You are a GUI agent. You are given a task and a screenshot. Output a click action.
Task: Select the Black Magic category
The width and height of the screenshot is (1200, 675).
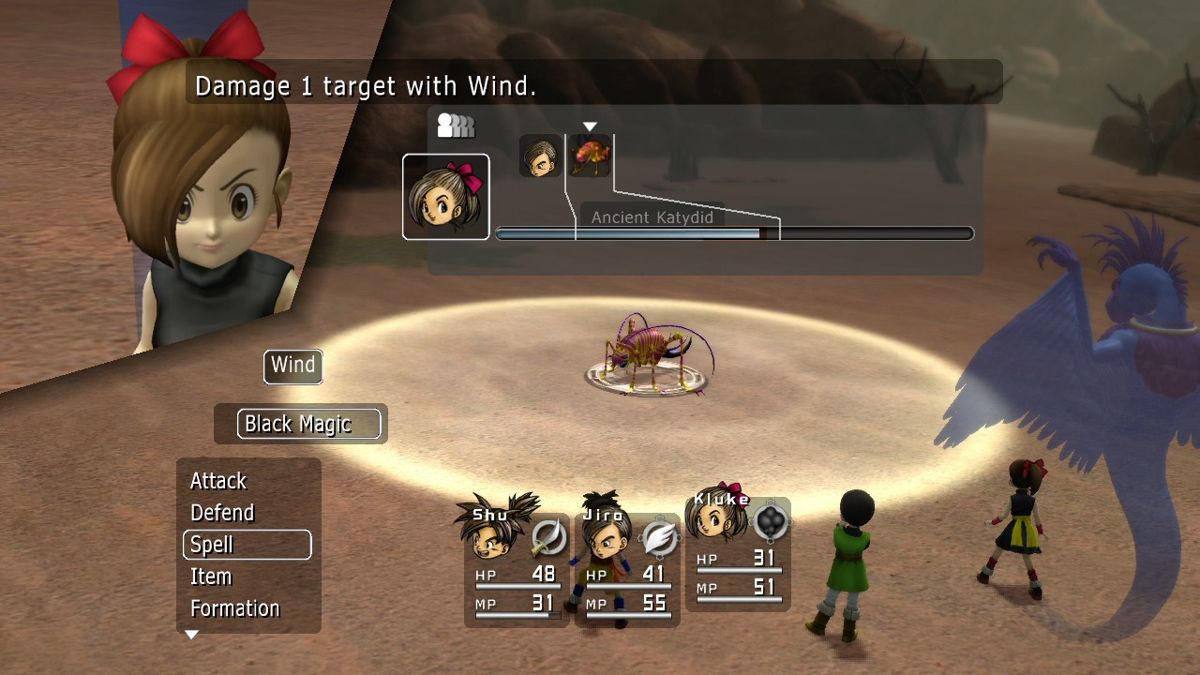tap(299, 424)
